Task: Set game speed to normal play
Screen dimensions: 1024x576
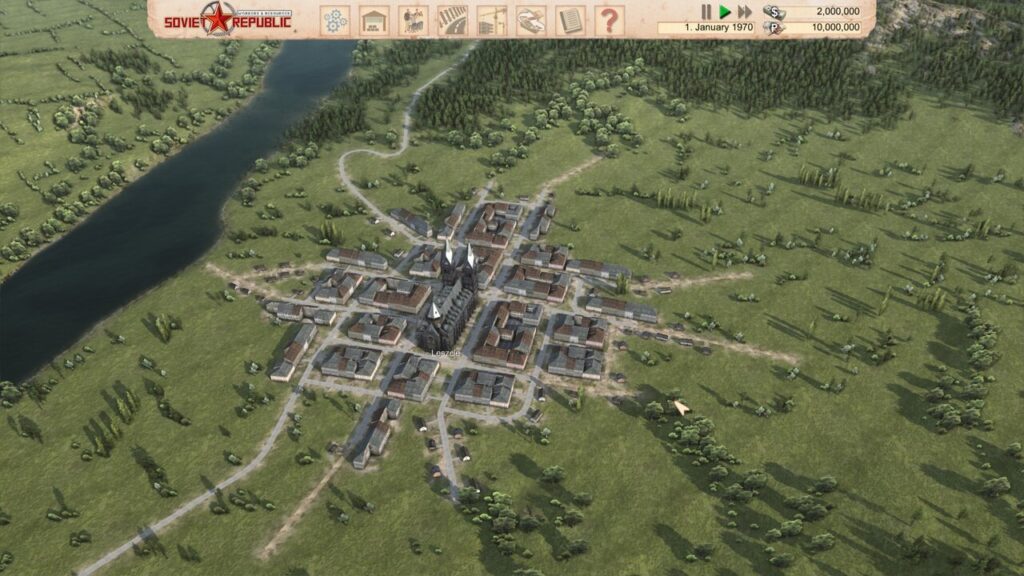Action: pyautogui.click(x=725, y=12)
